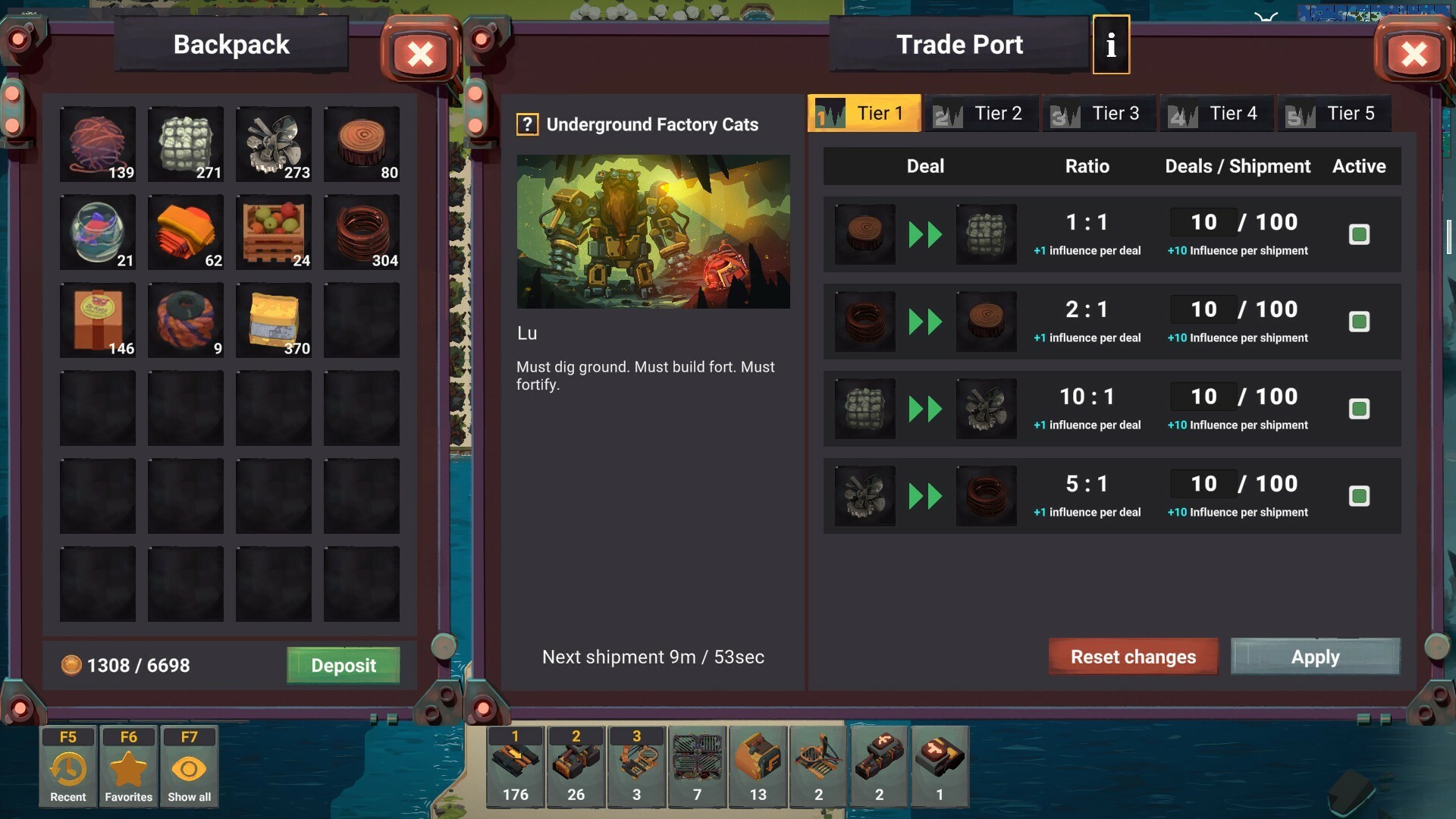Select the apple crate in the backpack

pos(273,232)
